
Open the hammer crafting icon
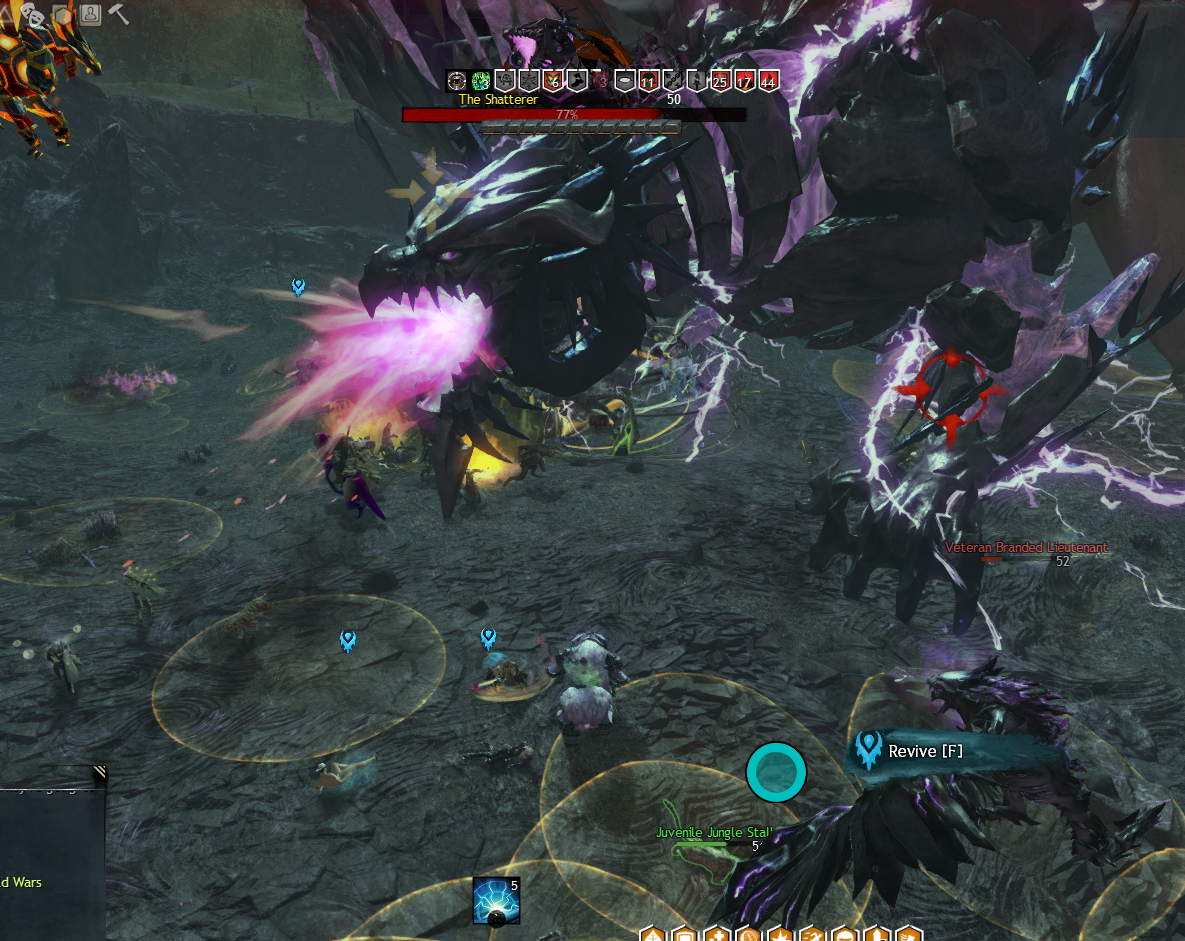tap(119, 14)
